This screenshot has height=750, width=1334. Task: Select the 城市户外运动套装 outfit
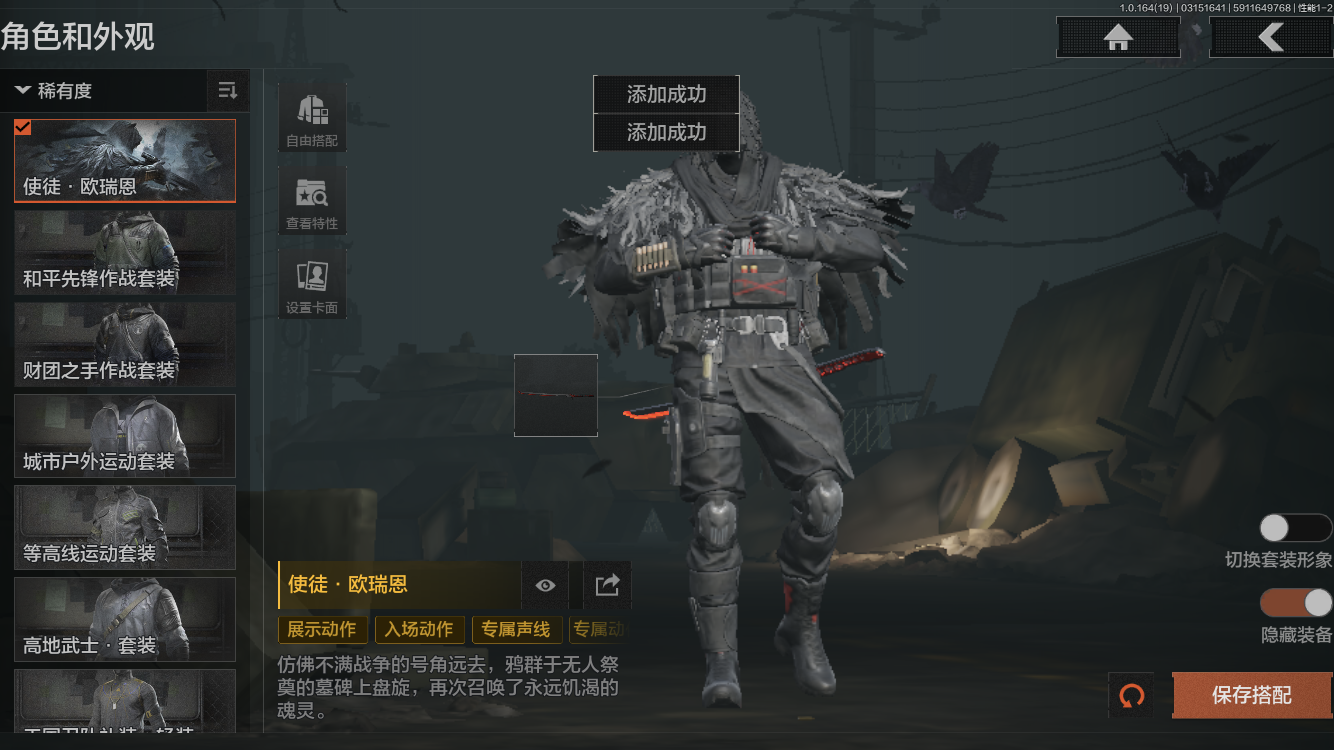(124, 436)
